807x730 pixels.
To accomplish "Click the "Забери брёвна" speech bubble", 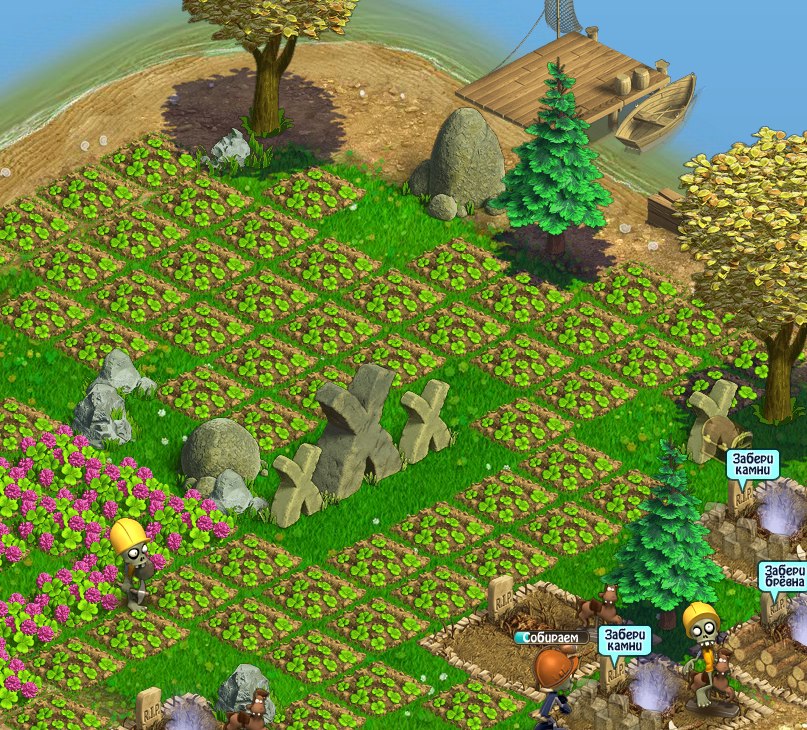I will point(781,579).
